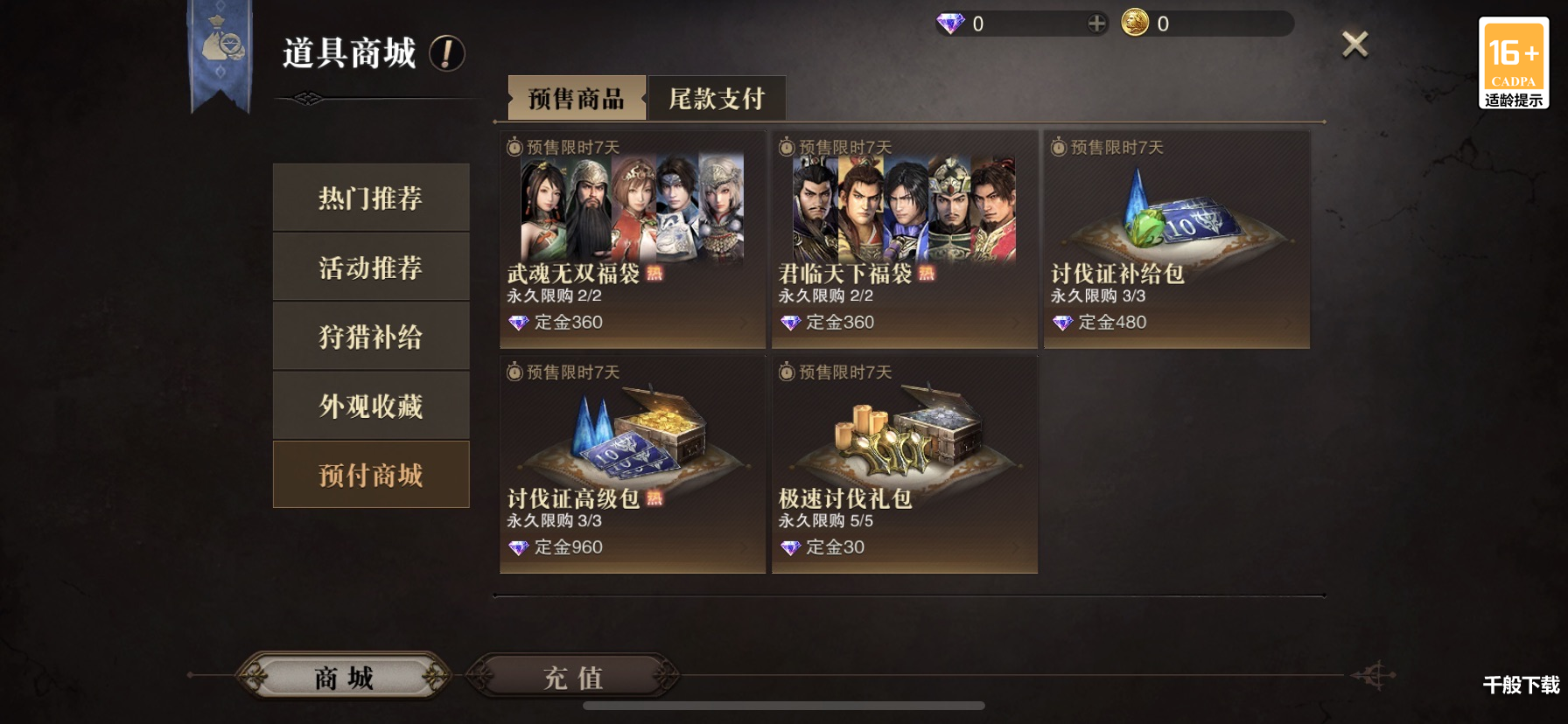Switch to the 商城 bottom tab

point(344,677)
